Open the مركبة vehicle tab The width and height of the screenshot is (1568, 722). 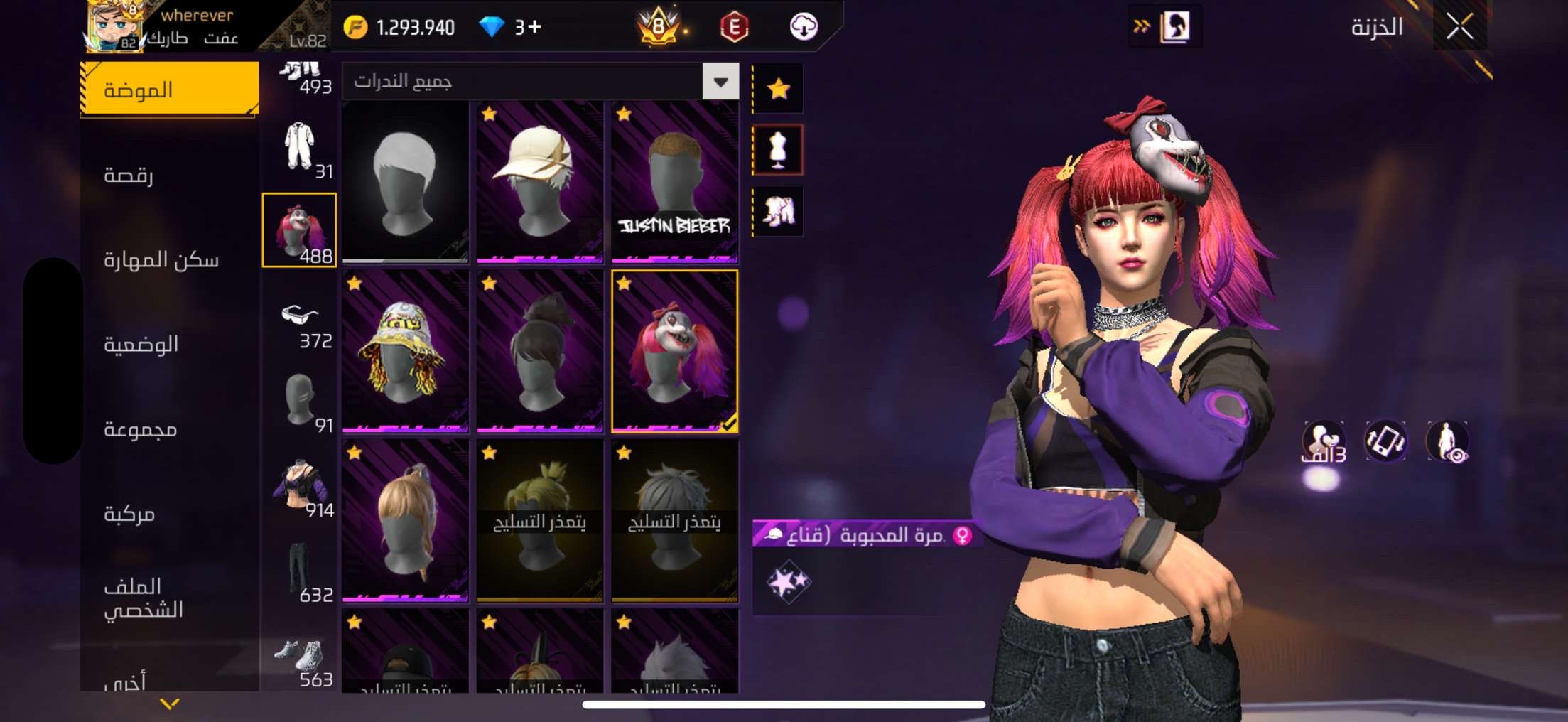pos(129,514)
